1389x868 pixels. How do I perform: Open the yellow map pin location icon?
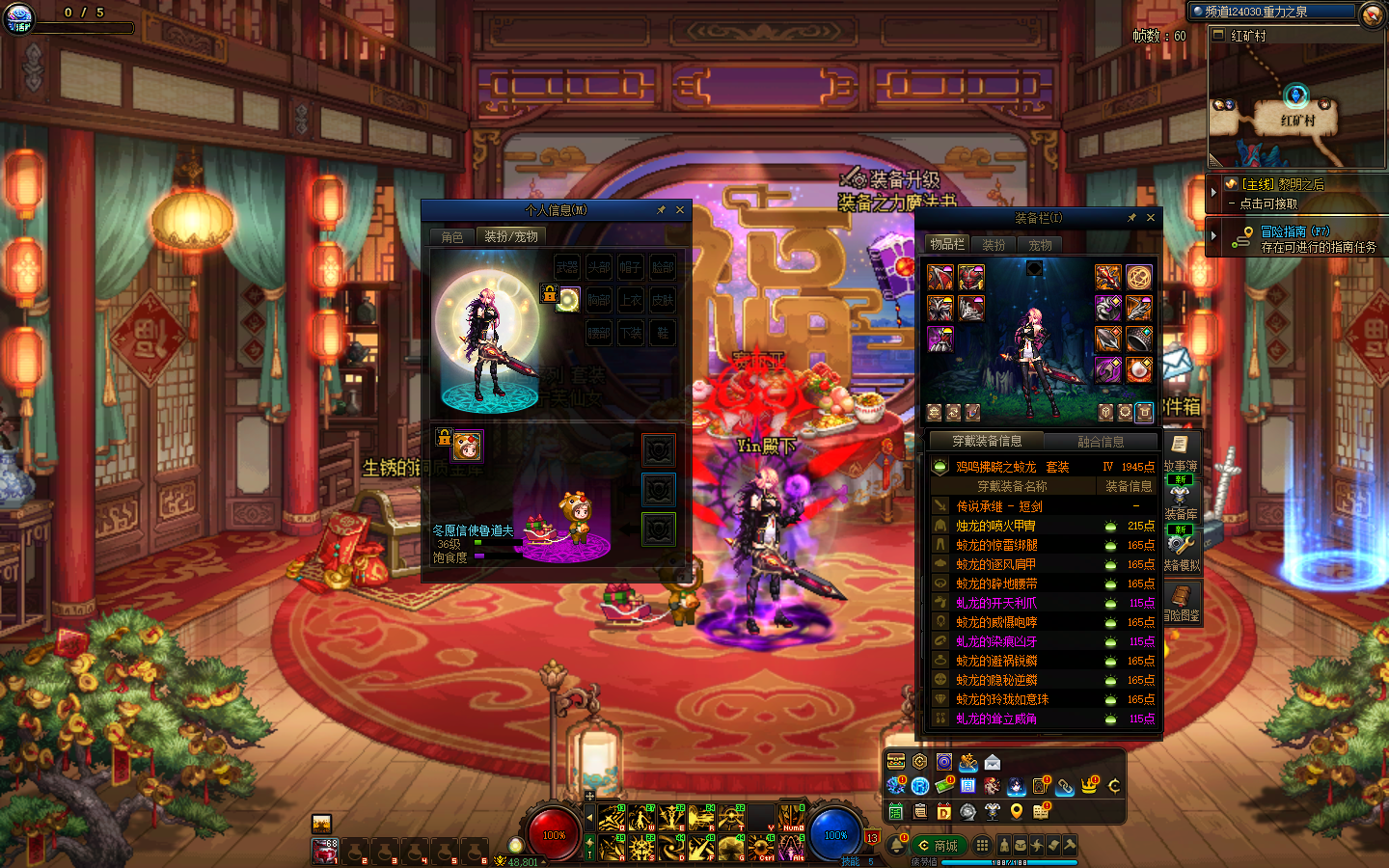1016,811
